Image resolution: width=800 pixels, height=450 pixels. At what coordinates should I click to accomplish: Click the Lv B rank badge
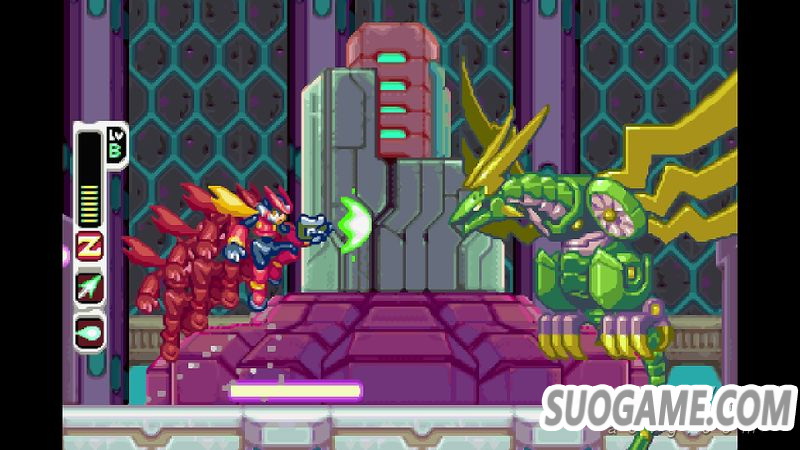point(112,143)
